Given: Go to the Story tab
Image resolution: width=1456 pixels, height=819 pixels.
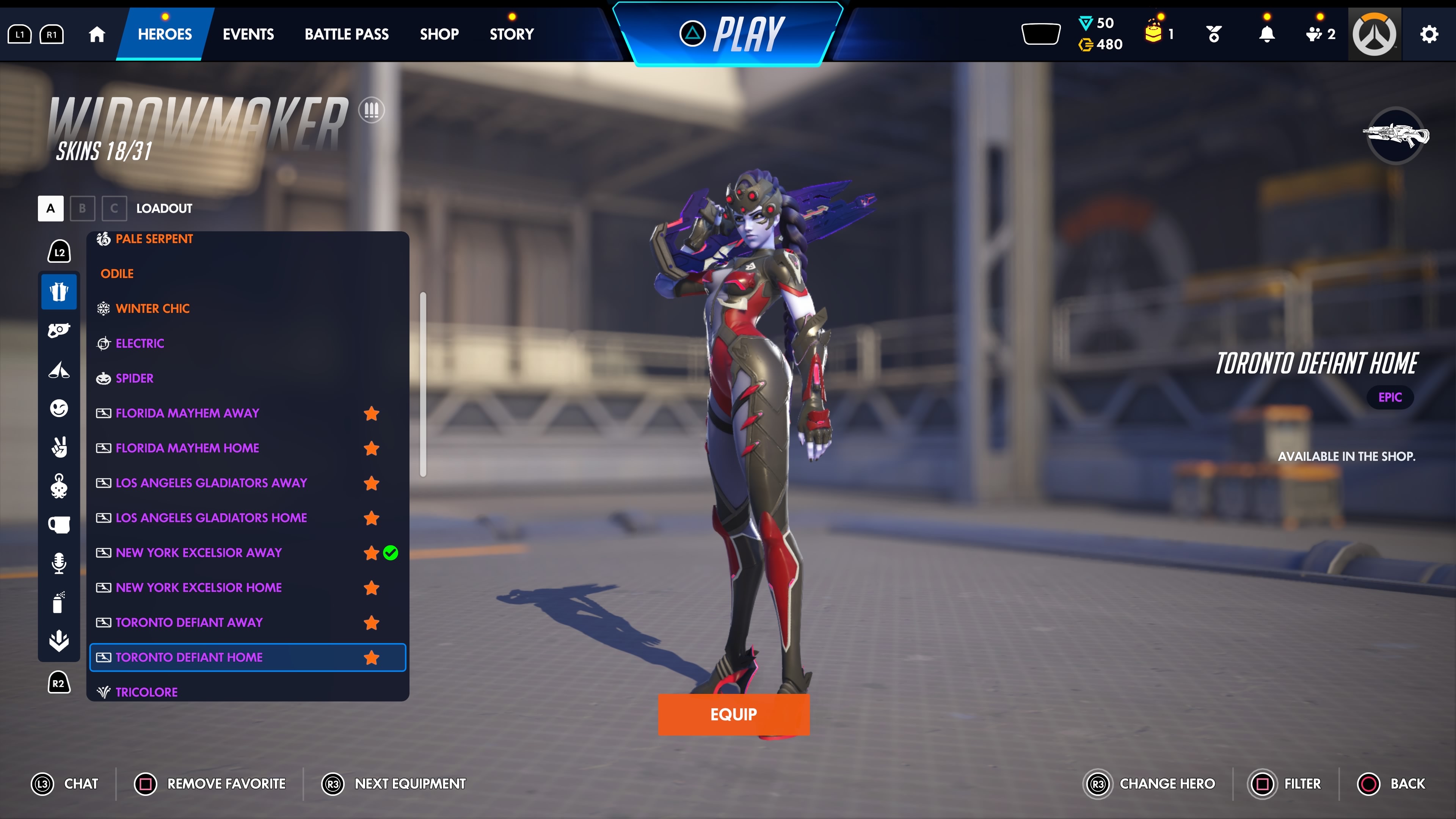Looking at the screenshot, I should 511,34.
